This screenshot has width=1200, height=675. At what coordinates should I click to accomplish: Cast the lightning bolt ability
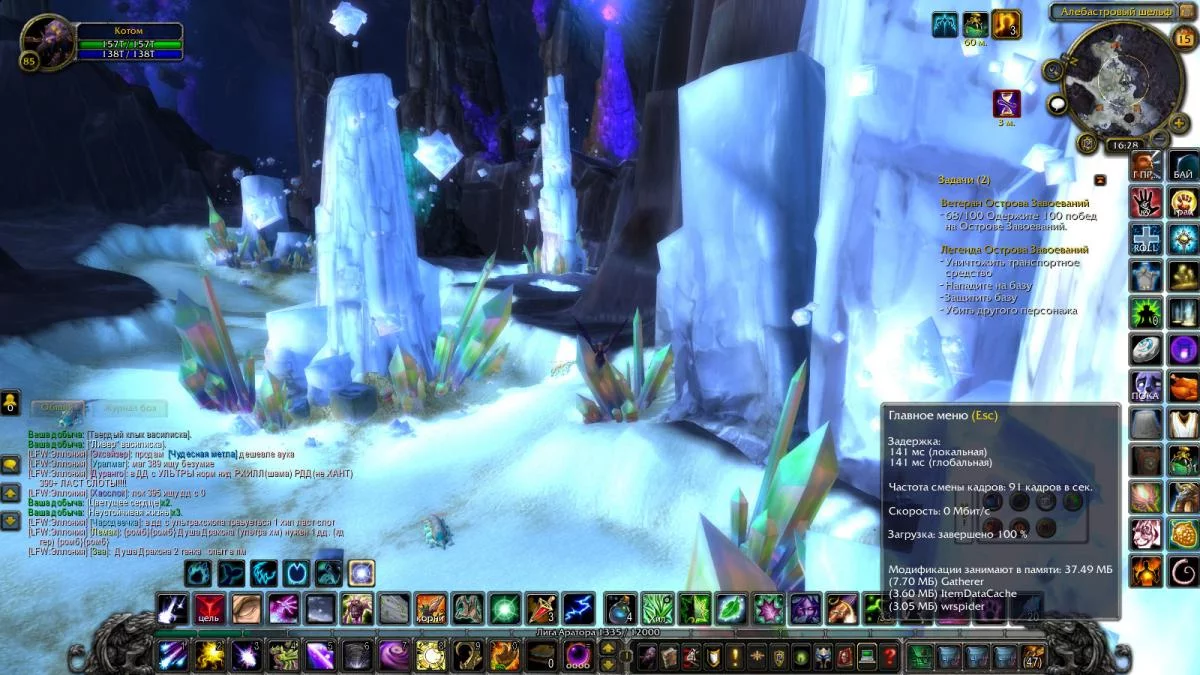tap(577, 608)
